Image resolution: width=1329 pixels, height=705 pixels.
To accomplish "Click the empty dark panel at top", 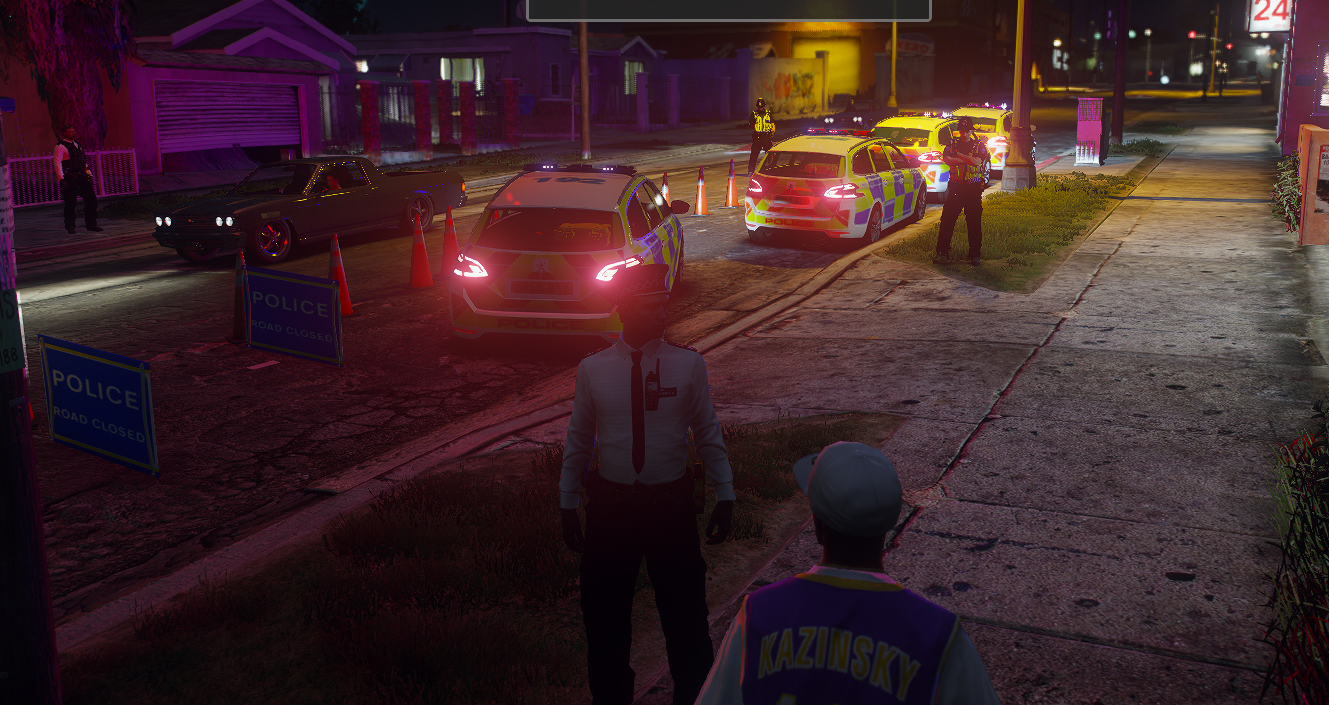I will pos(728,9).
